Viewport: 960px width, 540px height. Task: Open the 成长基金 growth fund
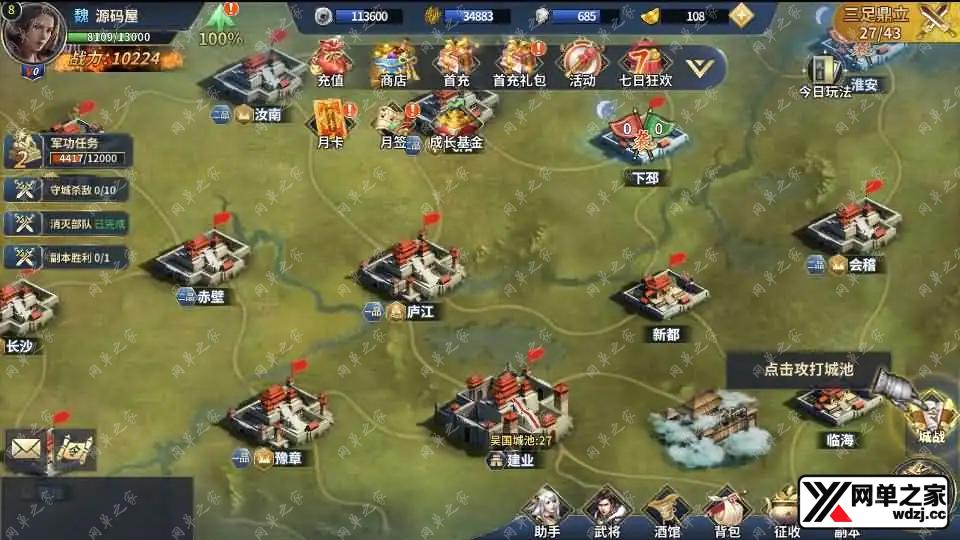[x=456, y=123]
